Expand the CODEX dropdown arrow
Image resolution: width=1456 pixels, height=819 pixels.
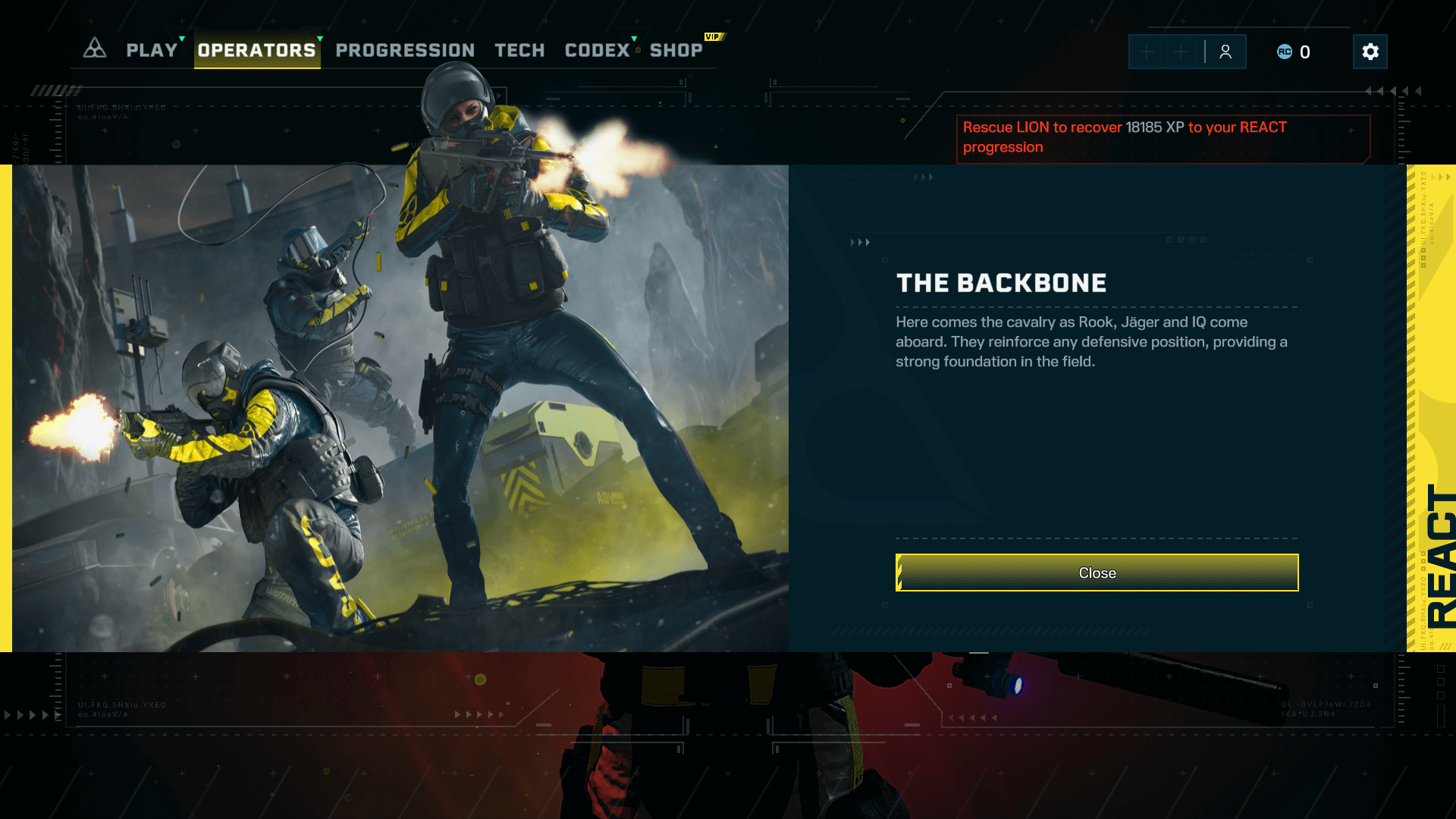(x=634, y=36)
